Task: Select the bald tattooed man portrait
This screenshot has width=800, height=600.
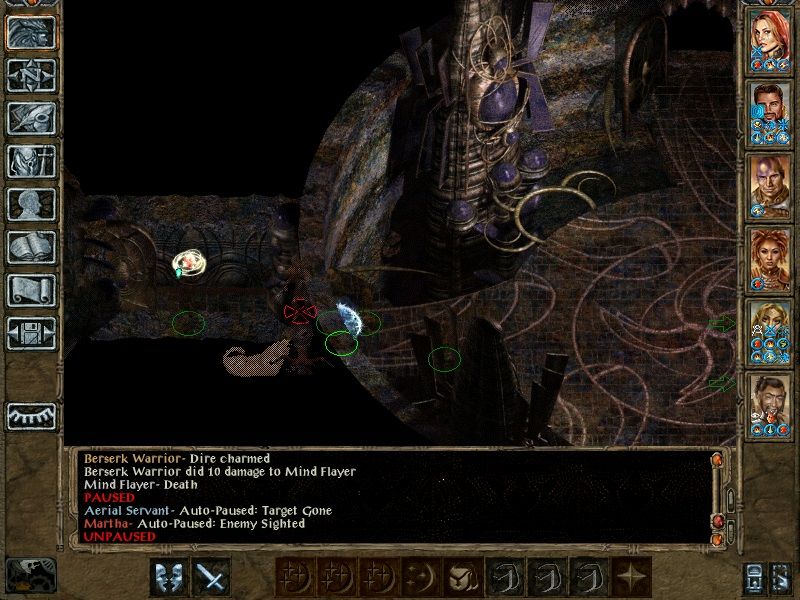Action: point(771,180)
